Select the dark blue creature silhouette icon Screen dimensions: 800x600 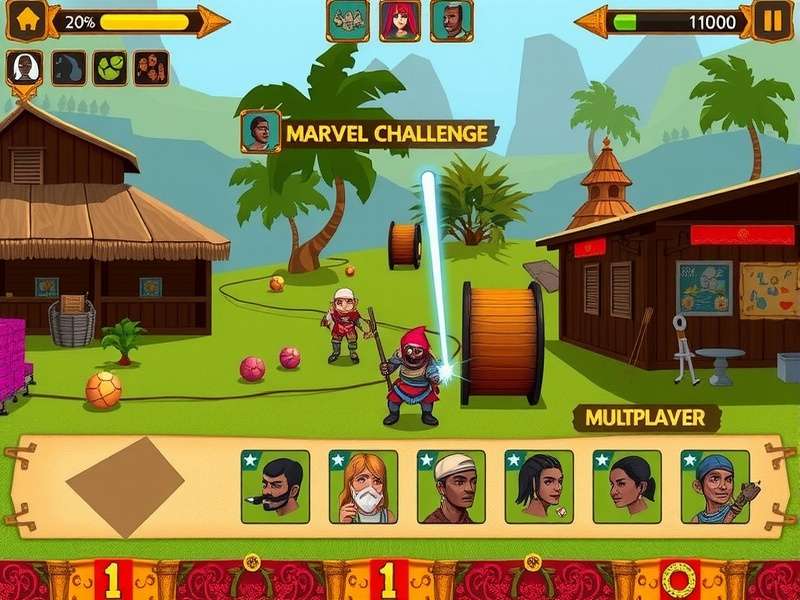[68, 68]
